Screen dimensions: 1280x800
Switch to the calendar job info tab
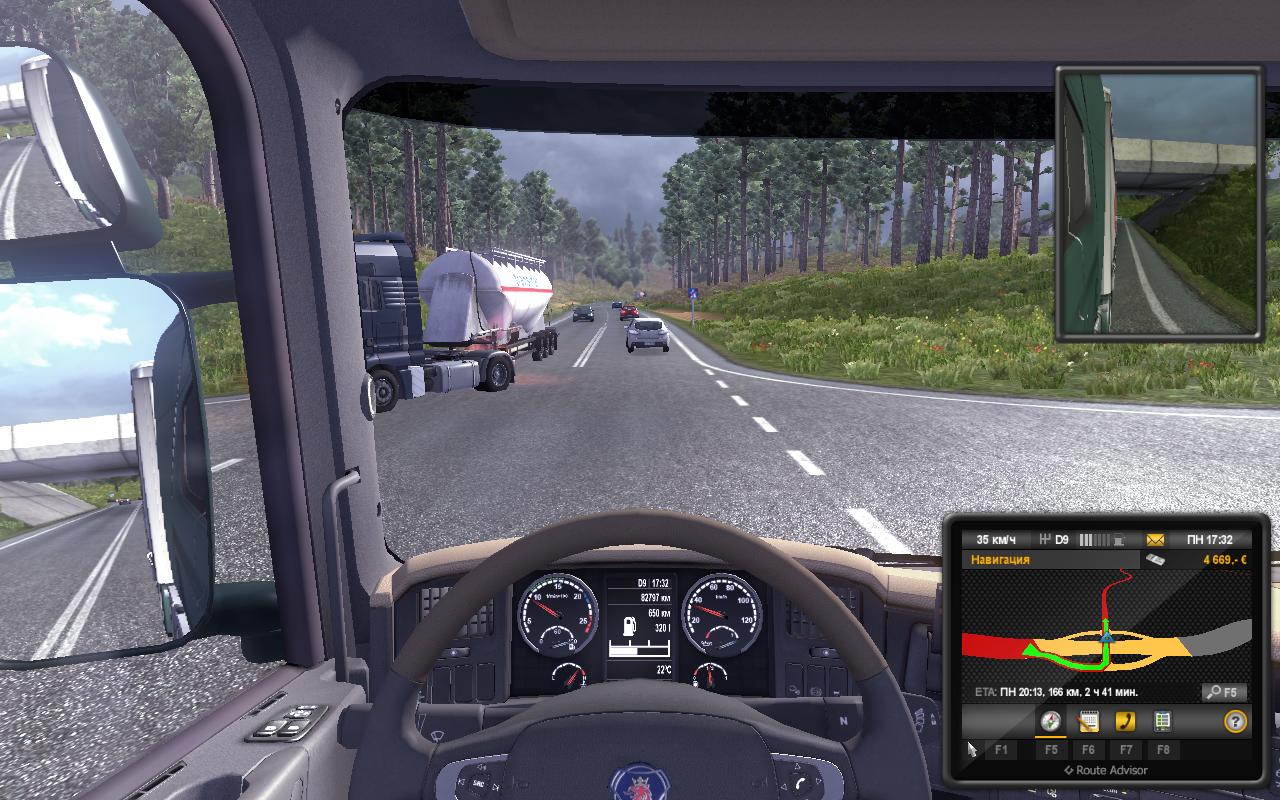[1088, 721]
